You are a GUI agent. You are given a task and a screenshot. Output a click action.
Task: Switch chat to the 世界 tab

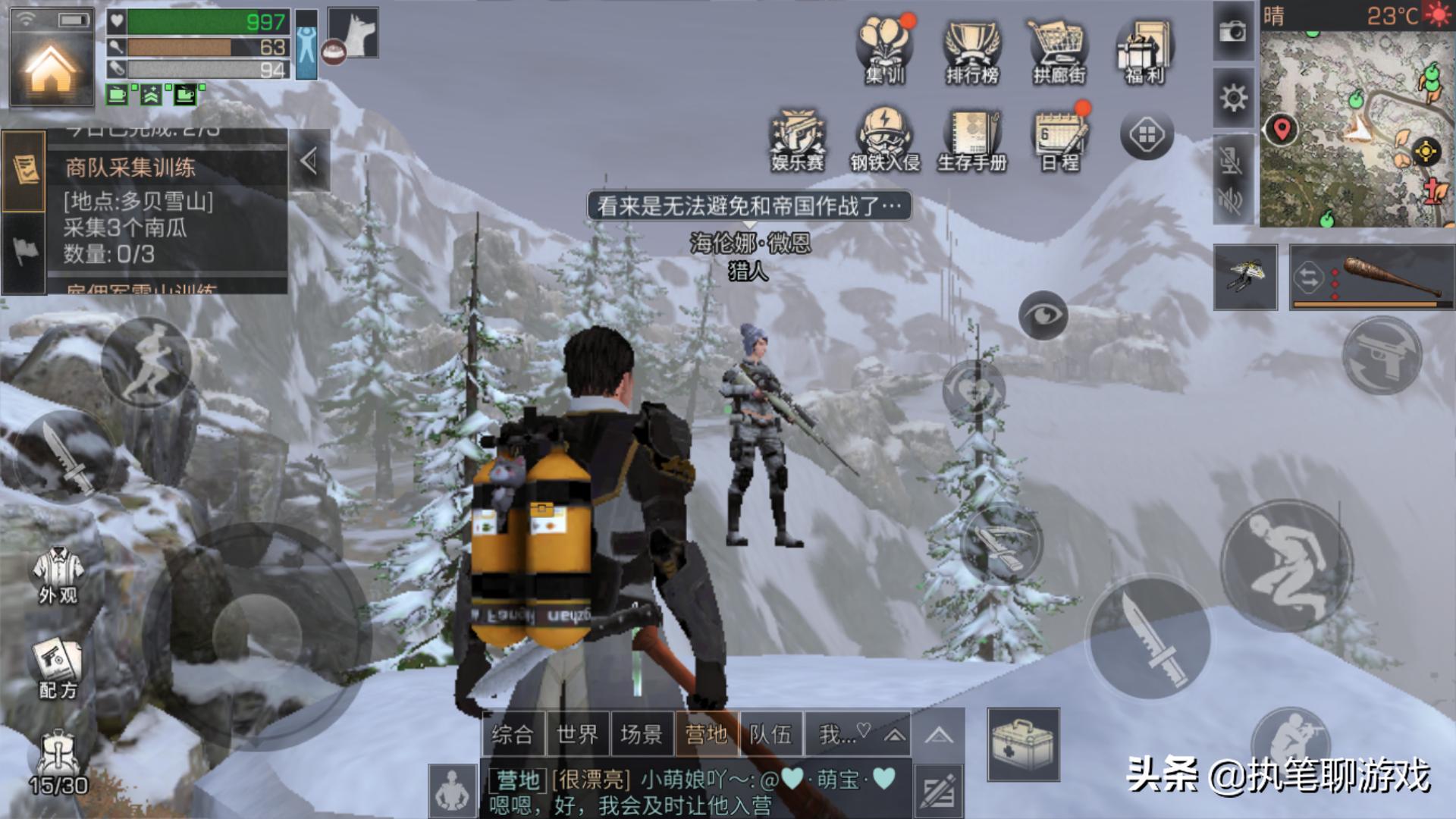(577, 734)
